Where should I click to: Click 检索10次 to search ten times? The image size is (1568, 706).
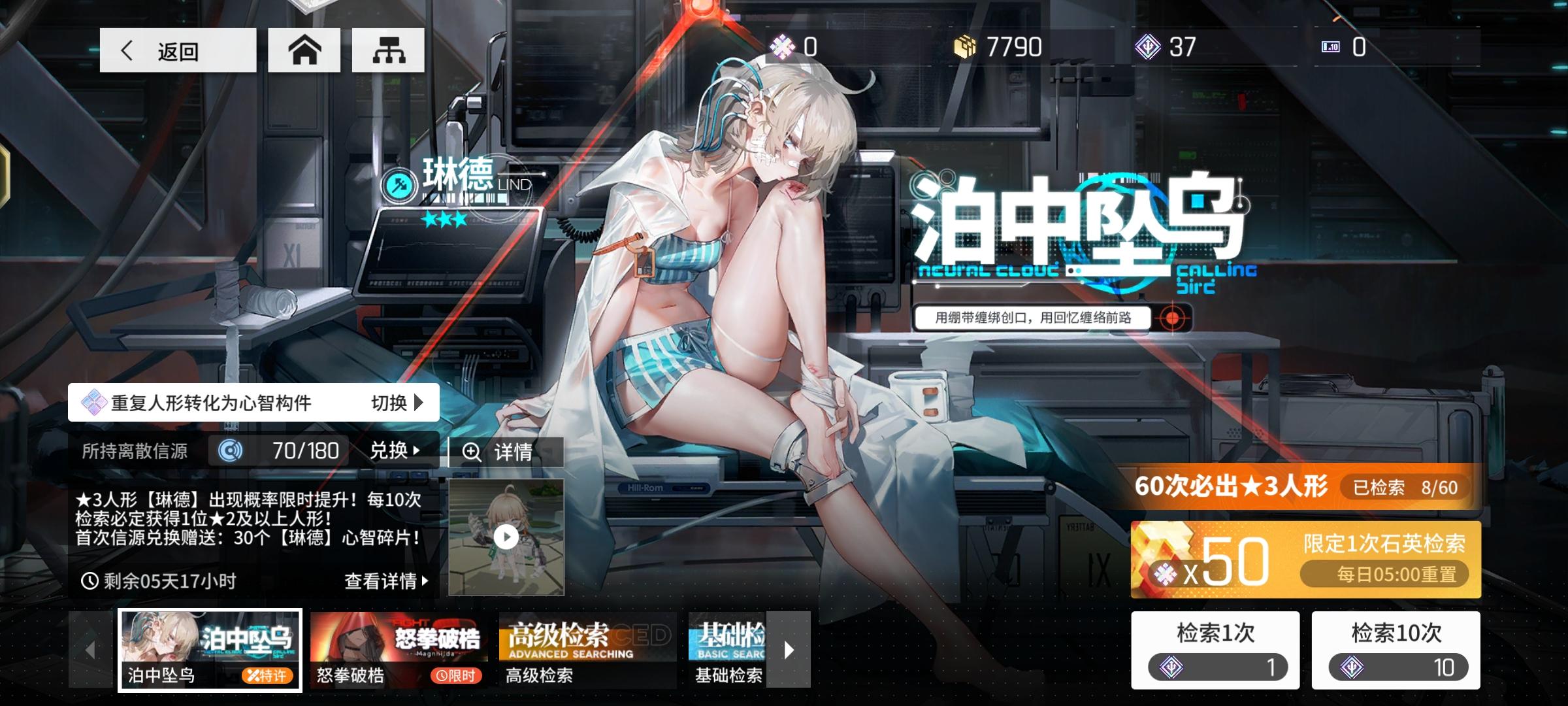(1397, 650)
